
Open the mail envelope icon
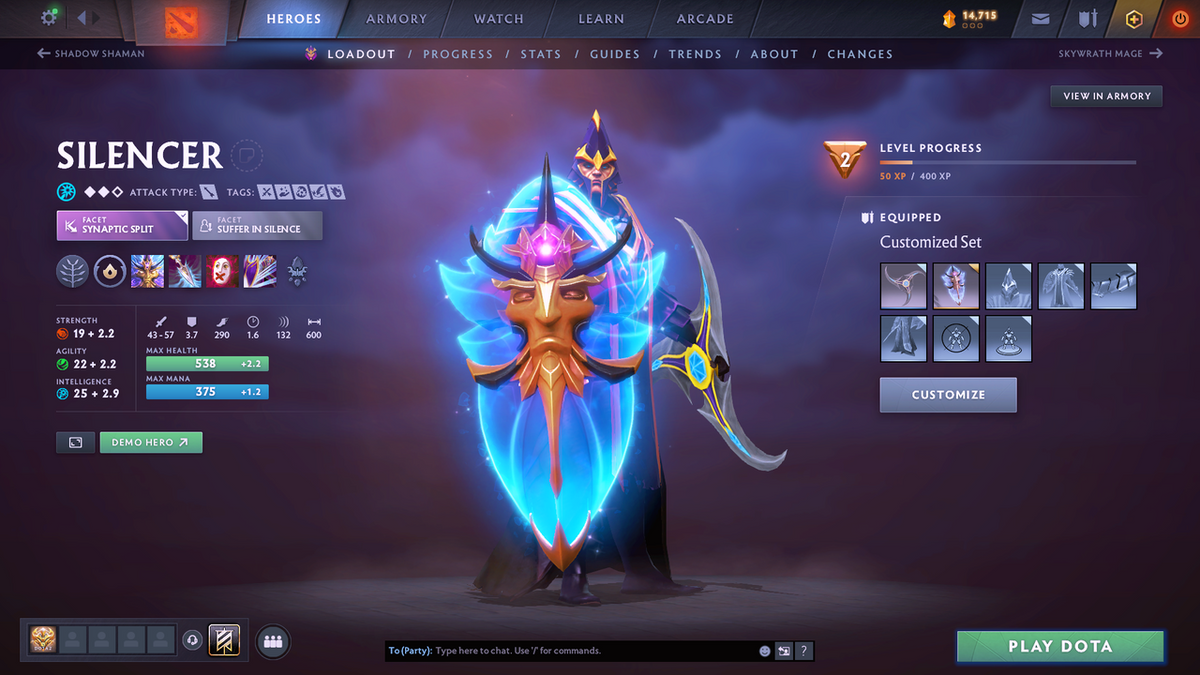[1041, 19]
